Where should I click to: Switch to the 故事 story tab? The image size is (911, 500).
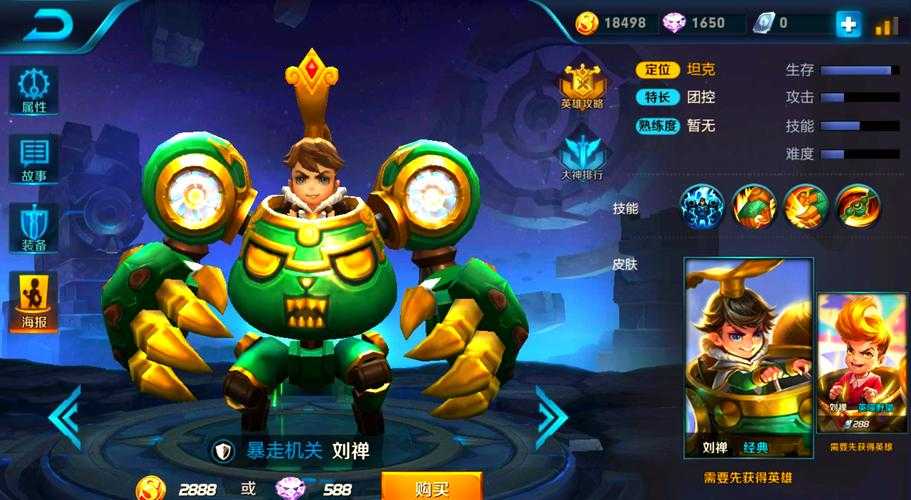click(x=34, y=160)
